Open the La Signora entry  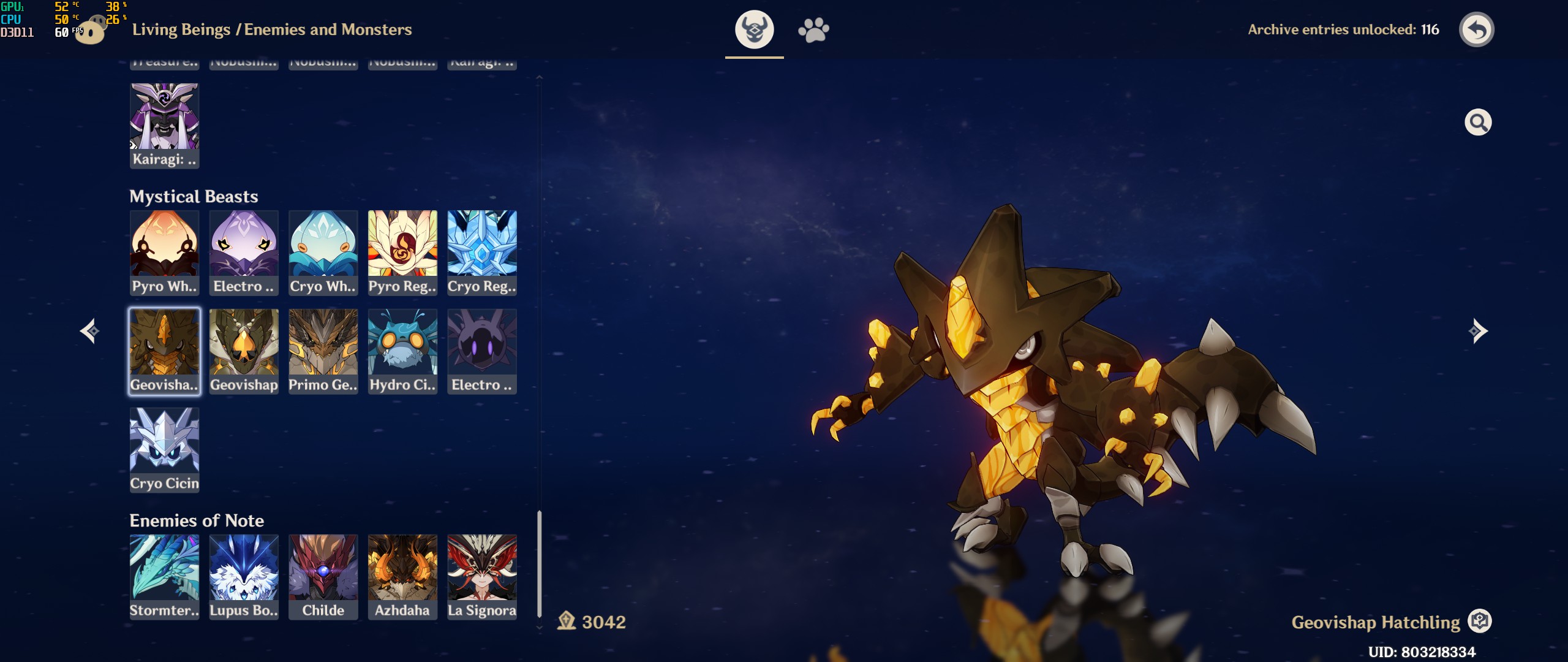482,576
